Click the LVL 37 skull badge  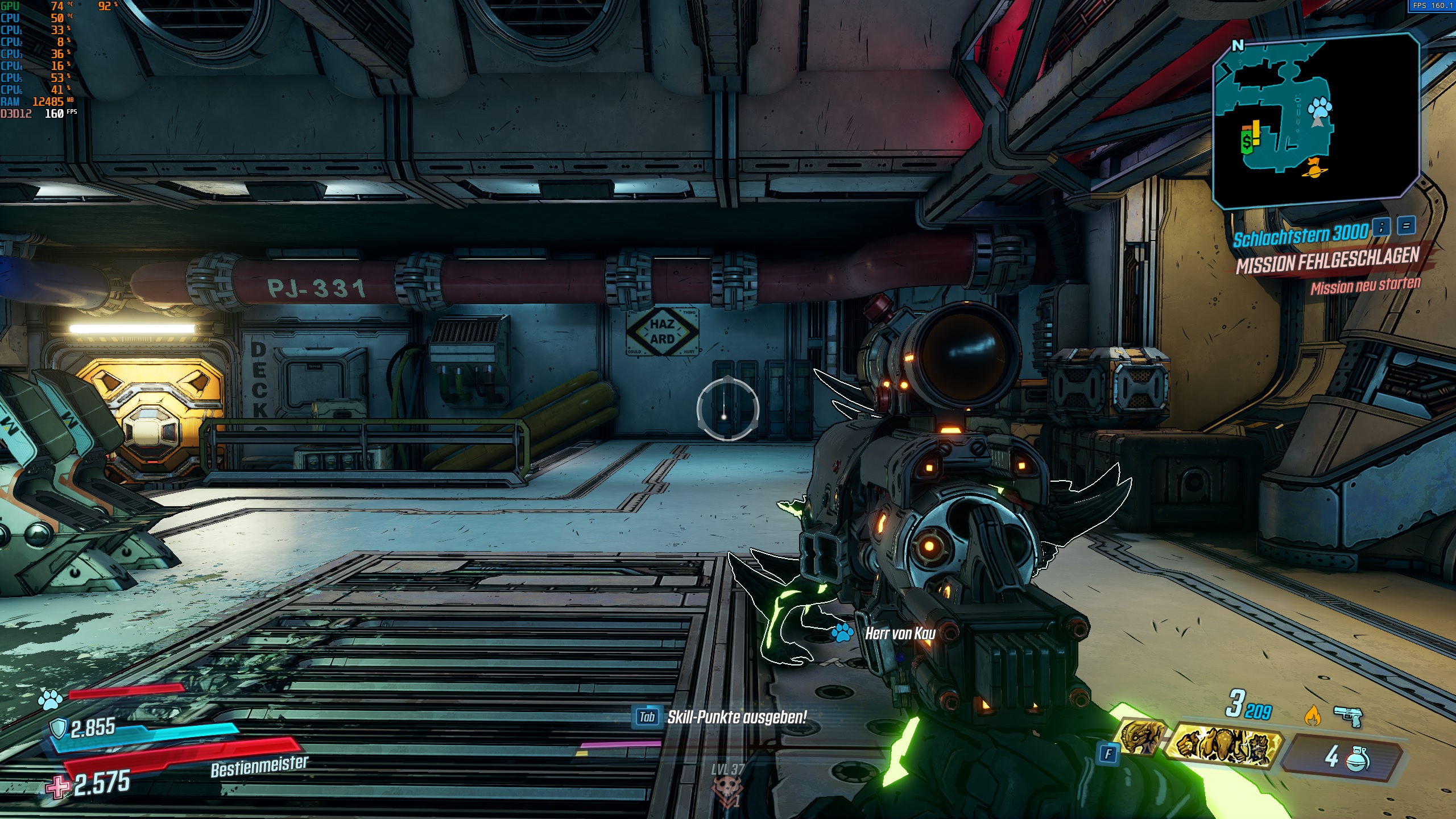727,788
